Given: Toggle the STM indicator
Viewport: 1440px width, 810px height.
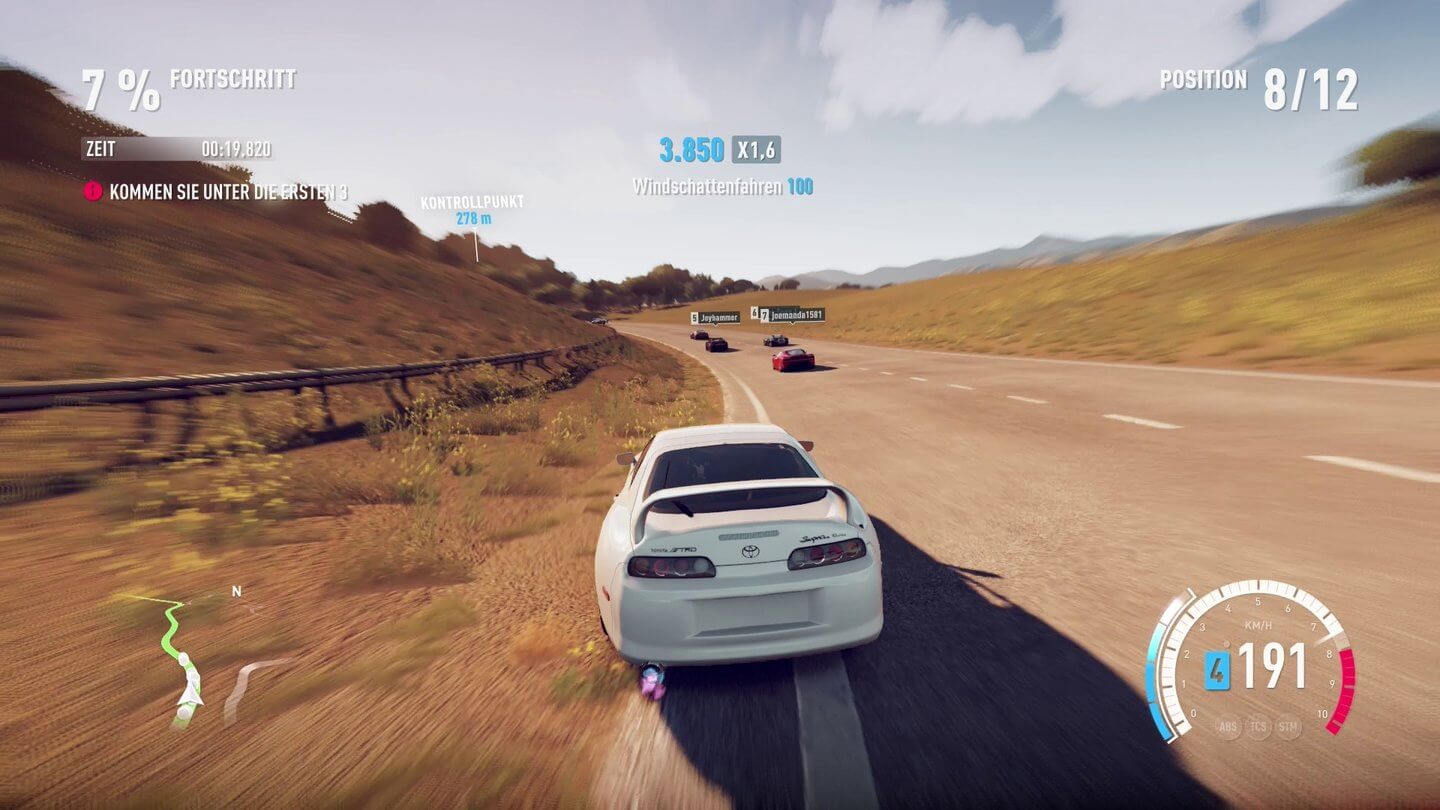Looking at the screenshot, I should tap(1289, 727).
